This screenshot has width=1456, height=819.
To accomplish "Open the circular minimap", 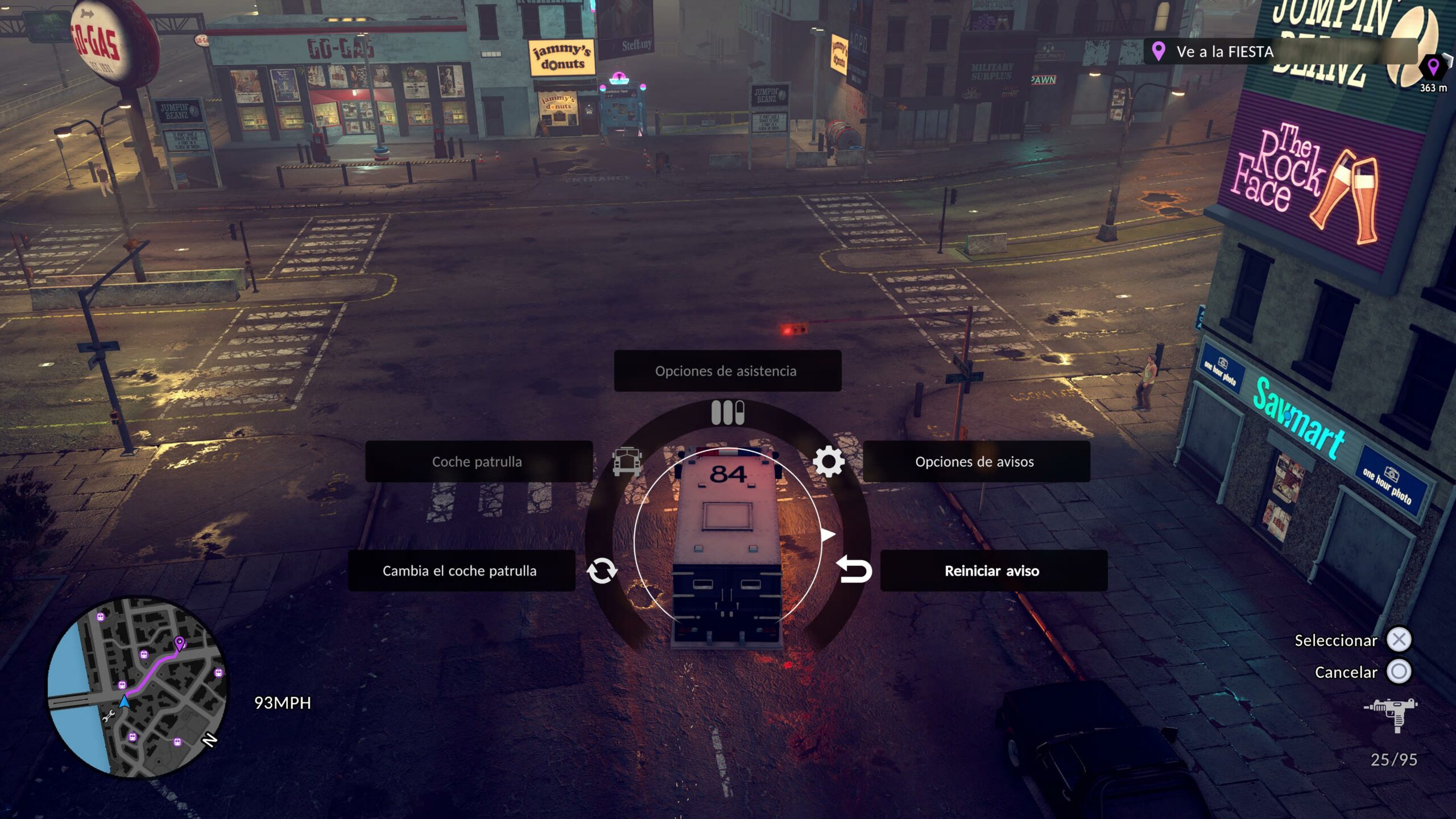I will (x=138, y=686).
